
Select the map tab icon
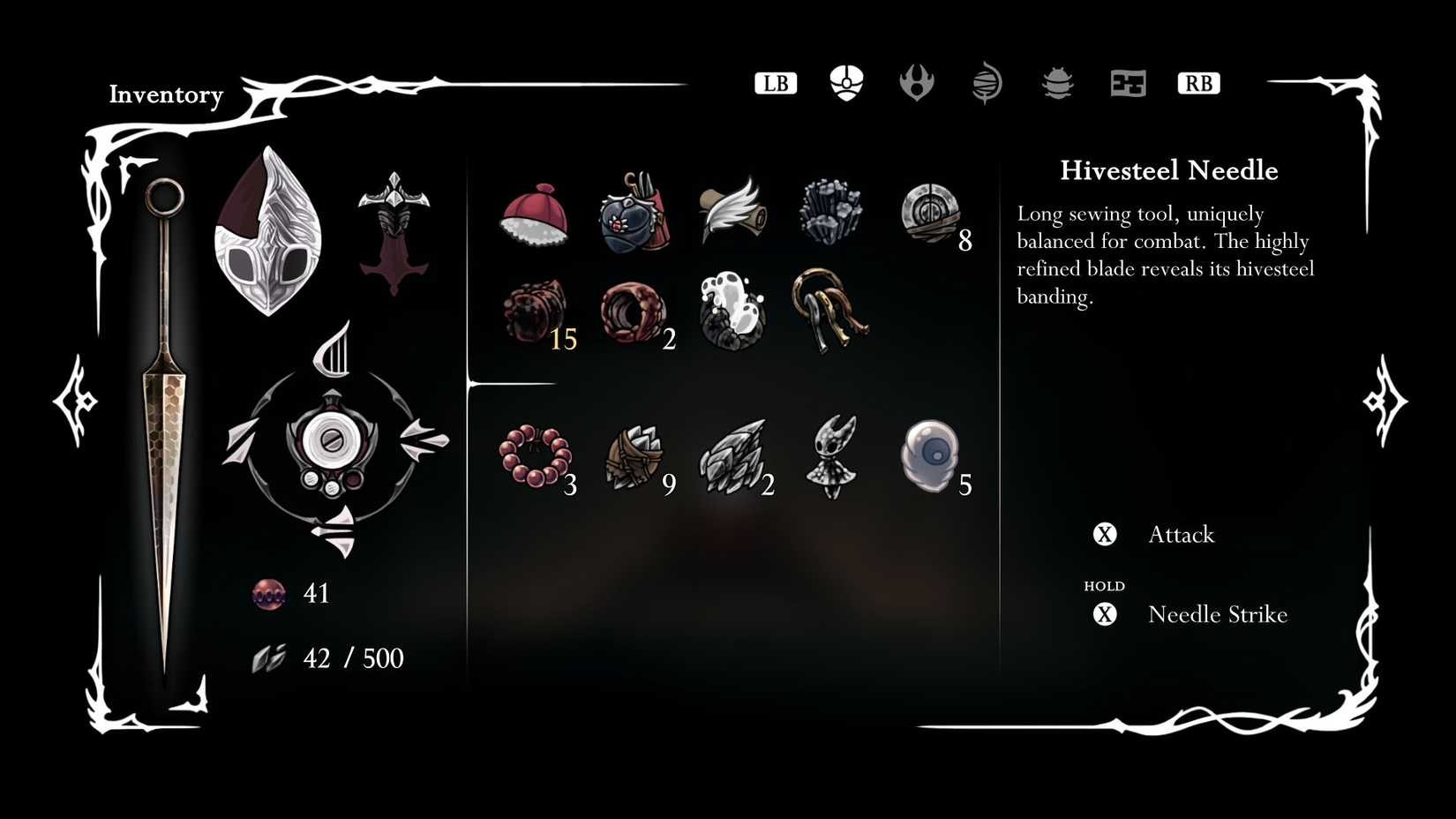[x=1127, y=83]
